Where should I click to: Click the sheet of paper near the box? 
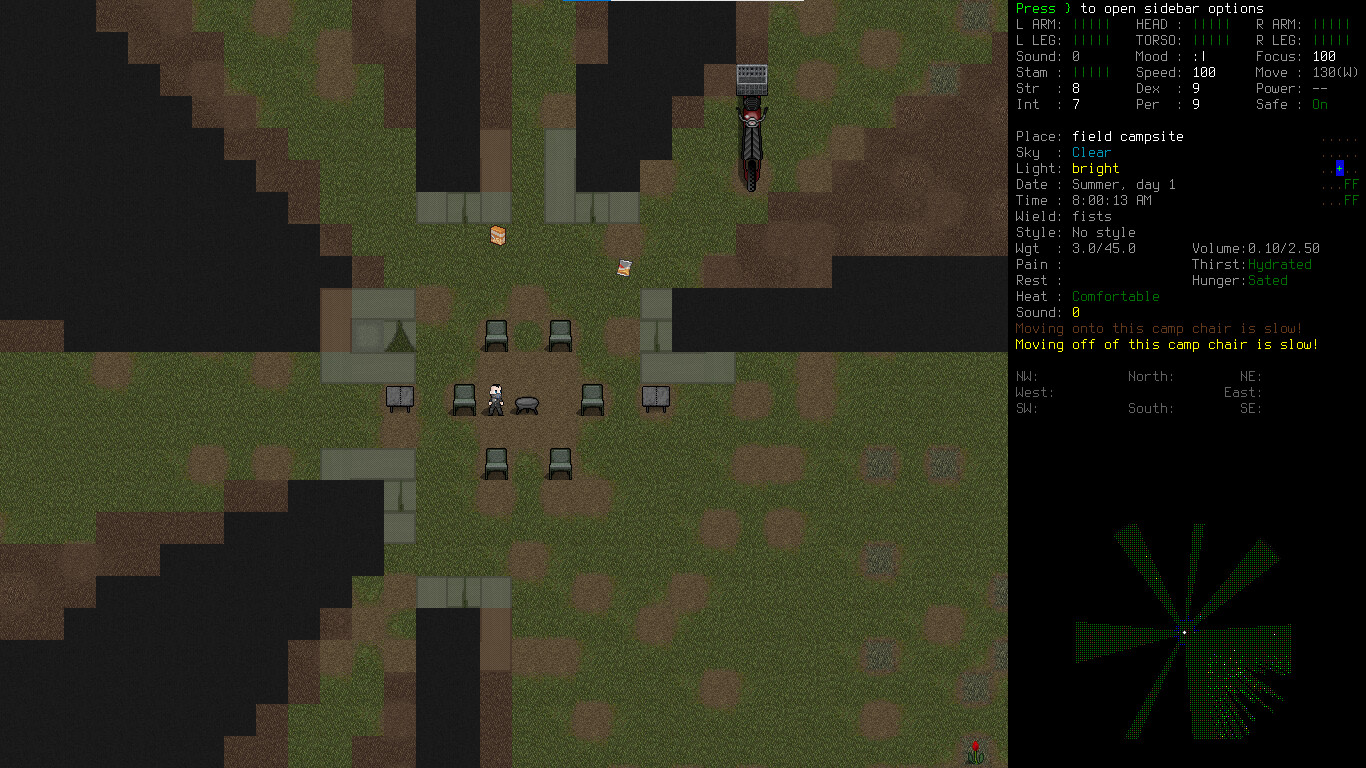624,268
